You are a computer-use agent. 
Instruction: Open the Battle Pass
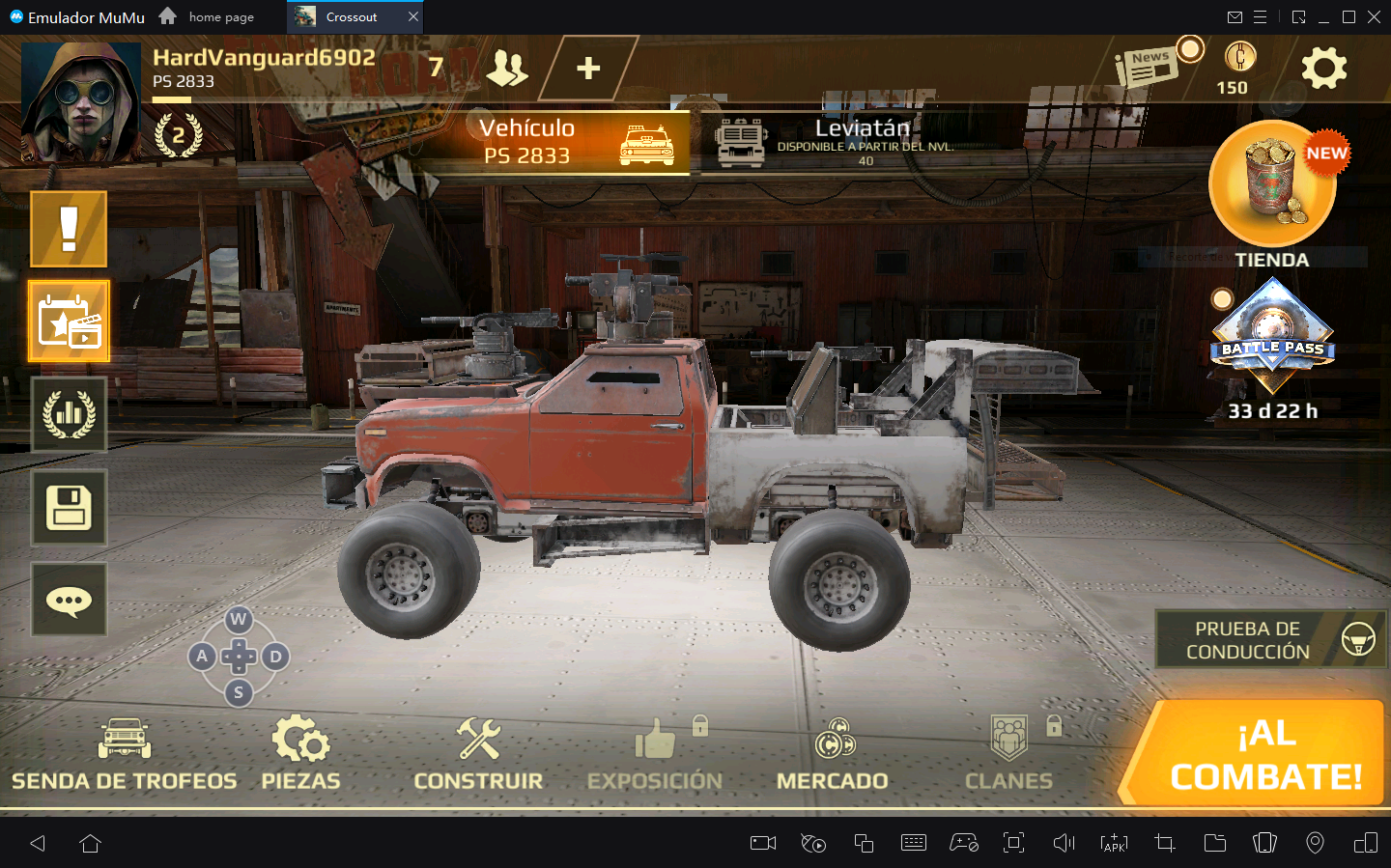tap(1272, 338)
